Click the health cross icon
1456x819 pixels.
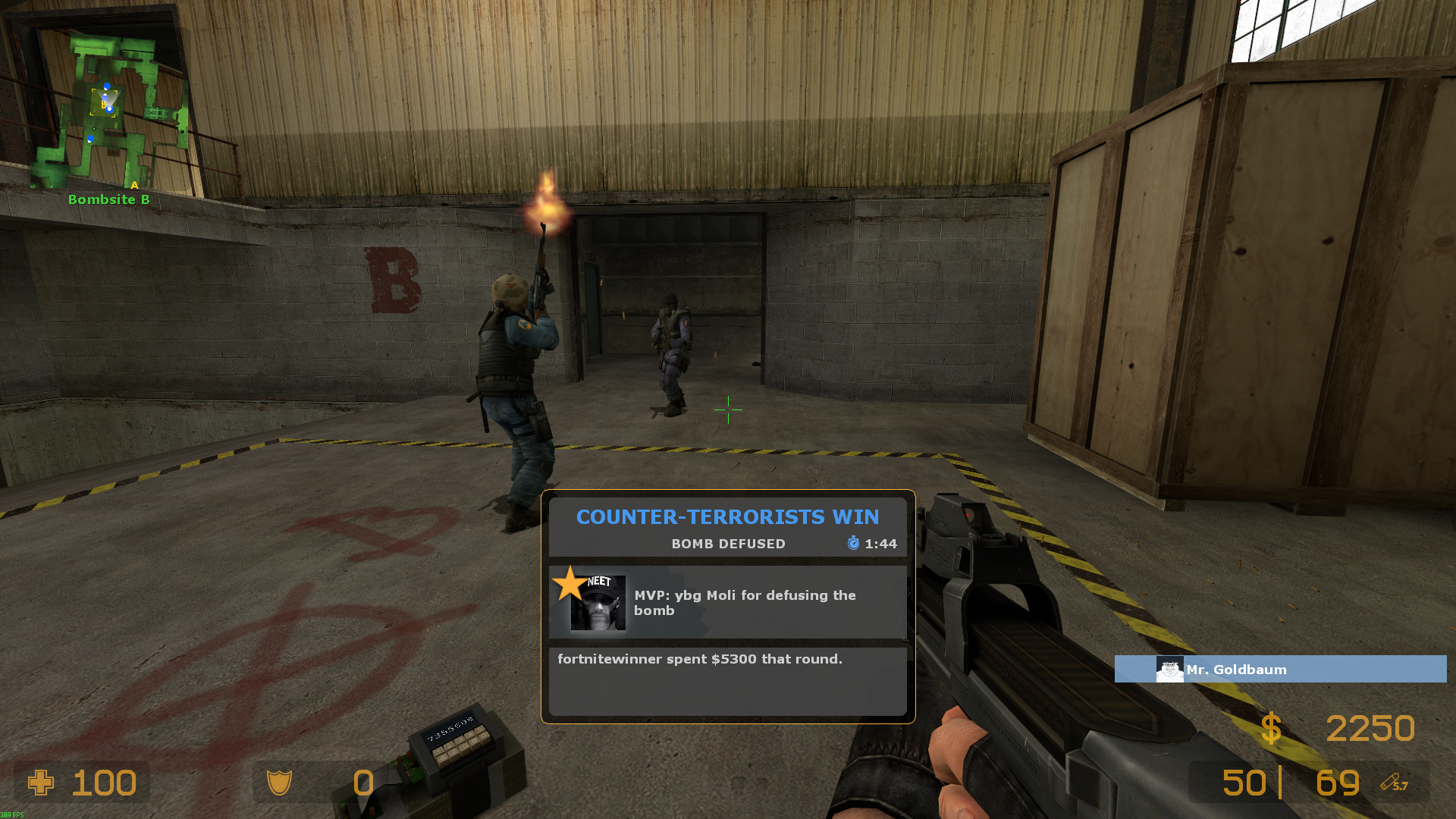point(41,783)
